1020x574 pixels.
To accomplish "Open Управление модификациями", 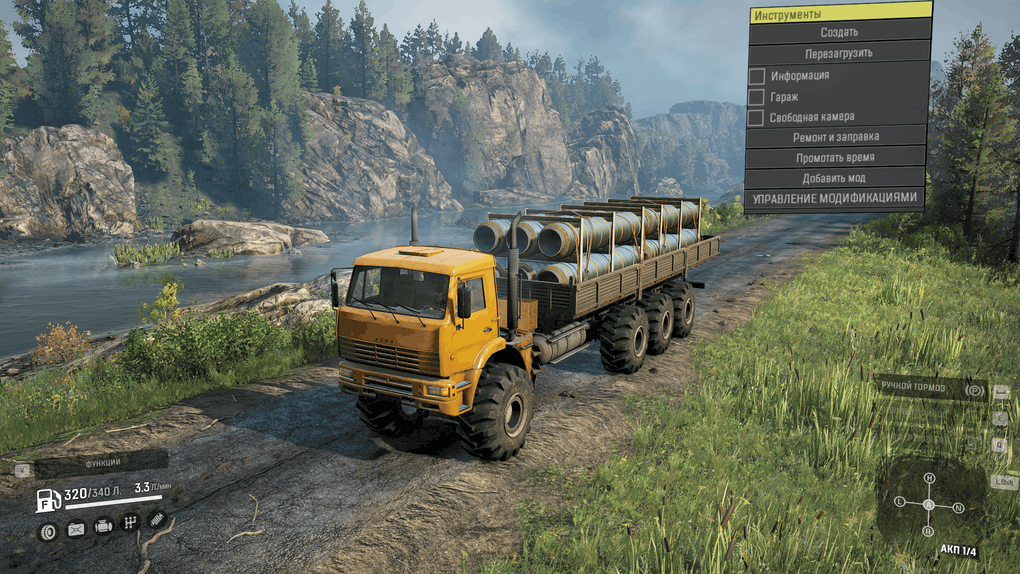I will [x=835, y=198].
